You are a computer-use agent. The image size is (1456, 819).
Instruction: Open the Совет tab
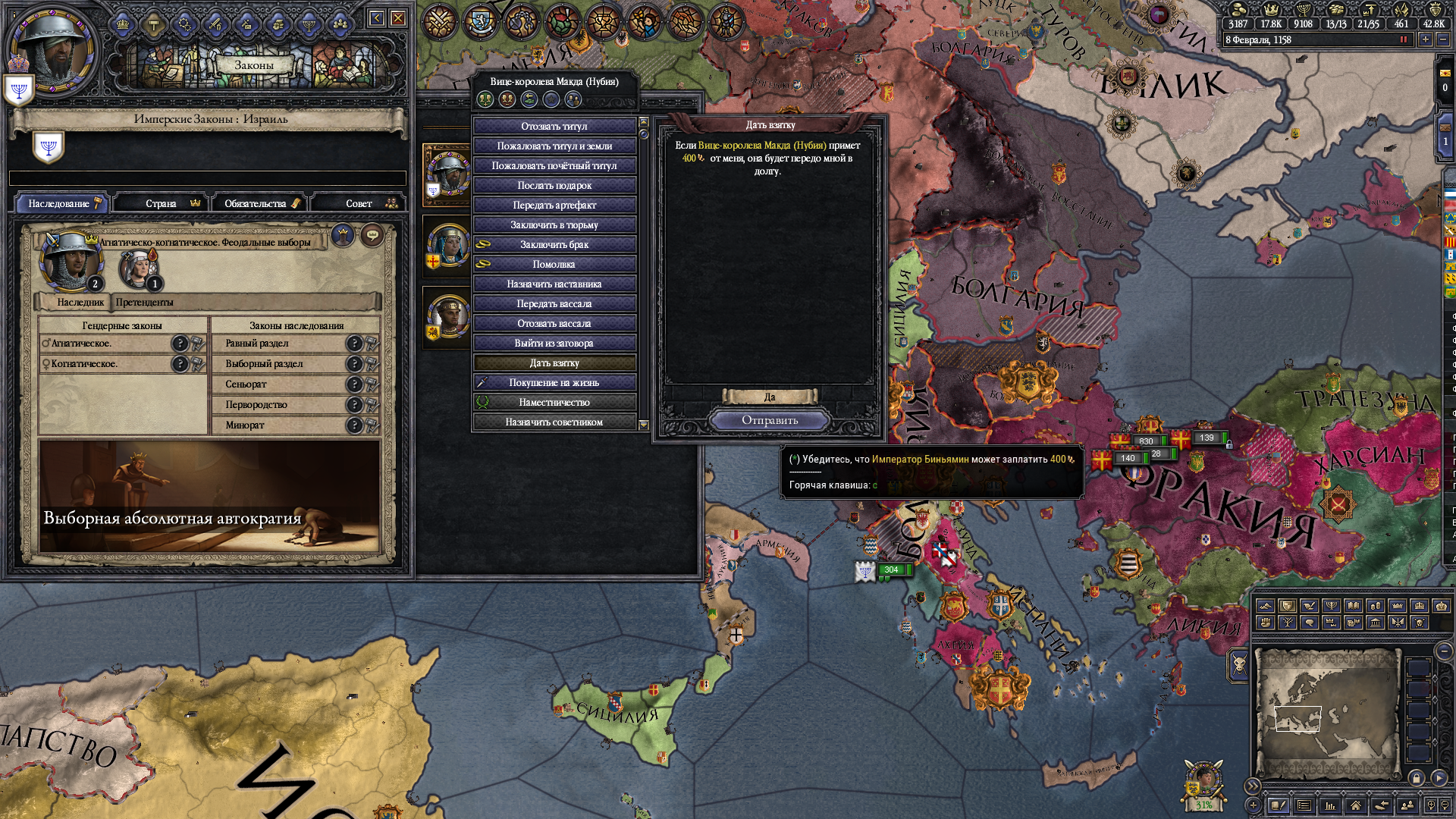click(x=360, y=203)
